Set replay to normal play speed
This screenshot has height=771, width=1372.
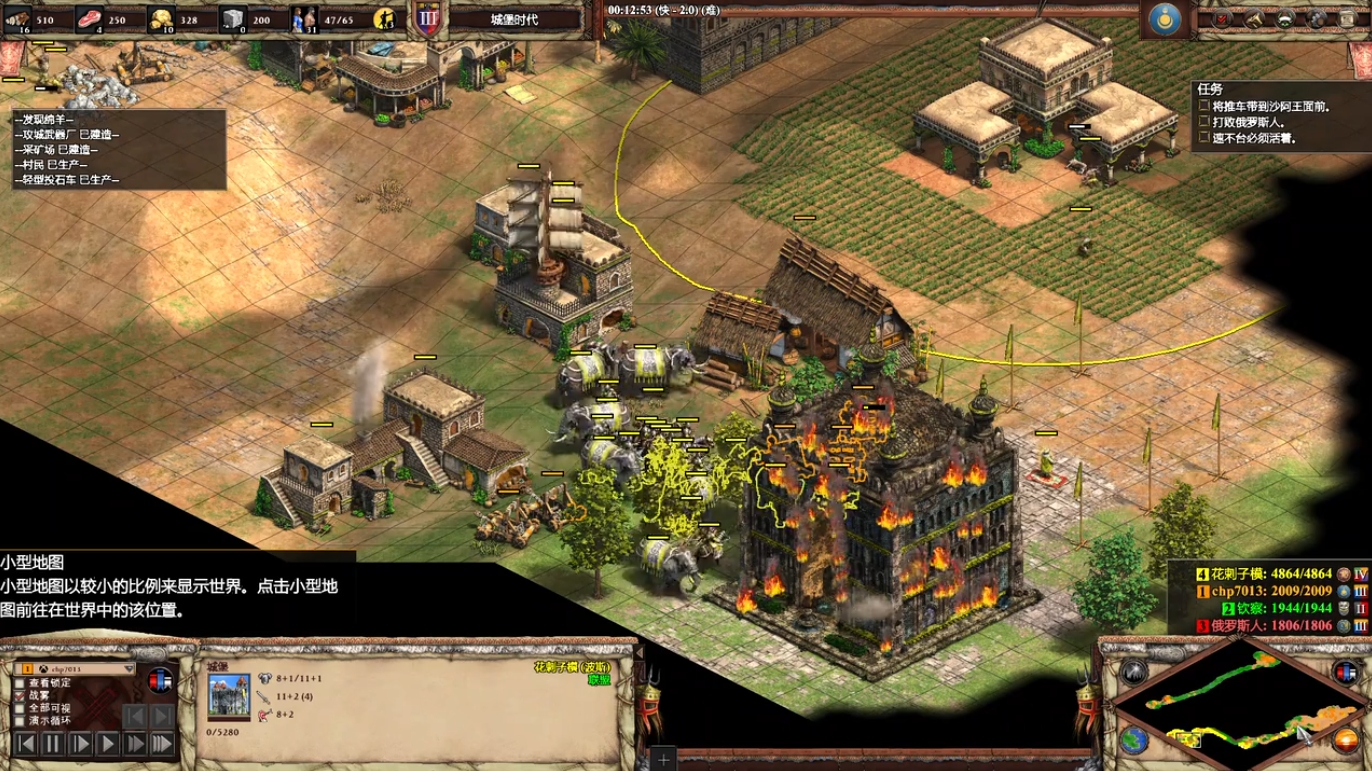pos(107,744)
